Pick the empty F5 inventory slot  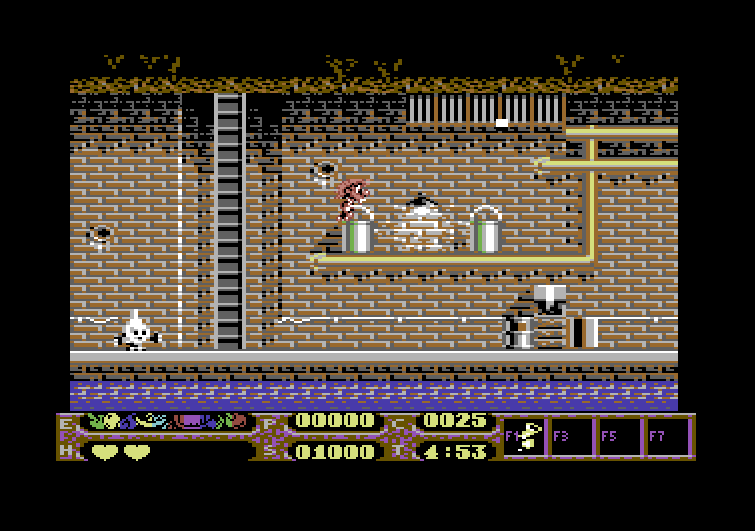[x=620, y=438]
